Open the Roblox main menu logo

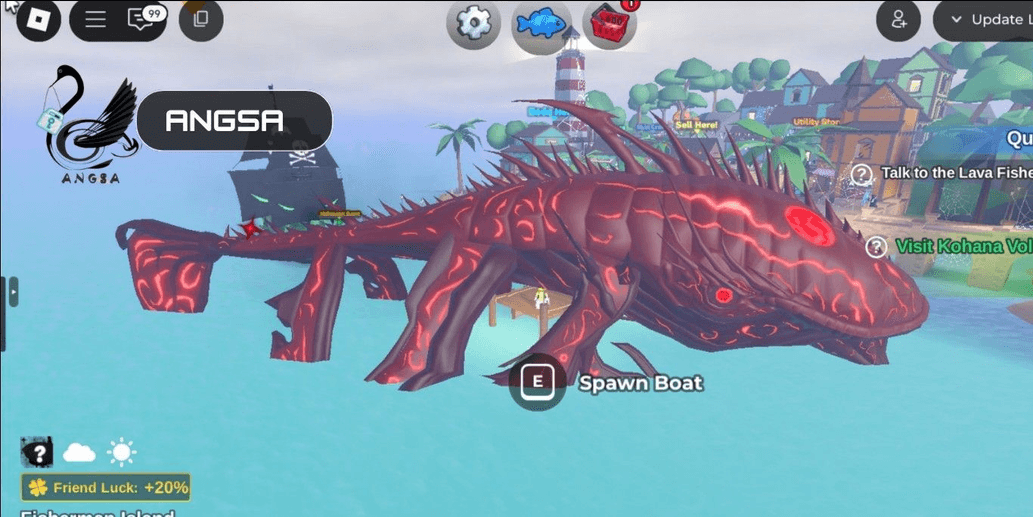39,20
